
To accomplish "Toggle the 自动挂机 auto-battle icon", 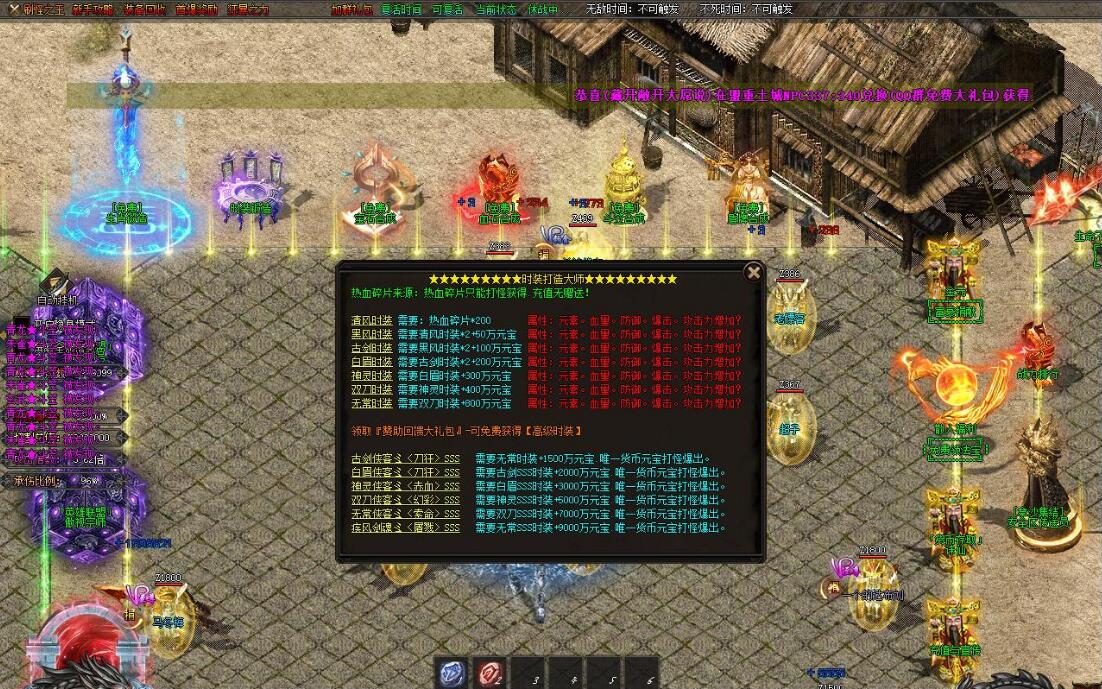I will (56, 287).
